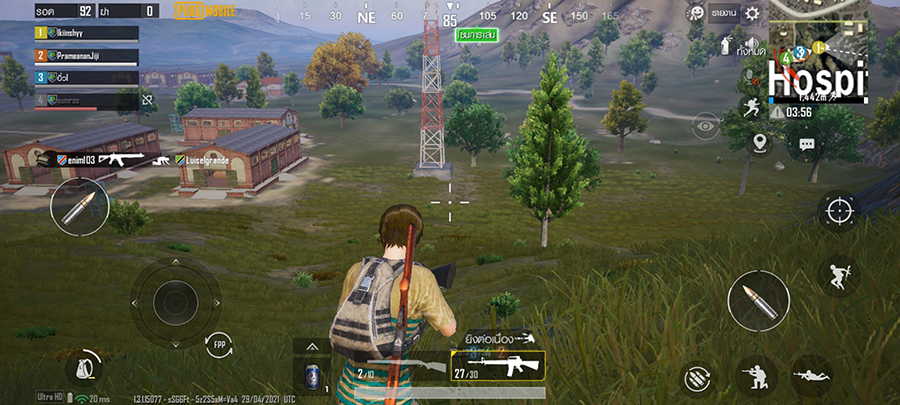Tap the right-side bullet fire button
This screenshot has height=405, width=900.
point(758,300)
